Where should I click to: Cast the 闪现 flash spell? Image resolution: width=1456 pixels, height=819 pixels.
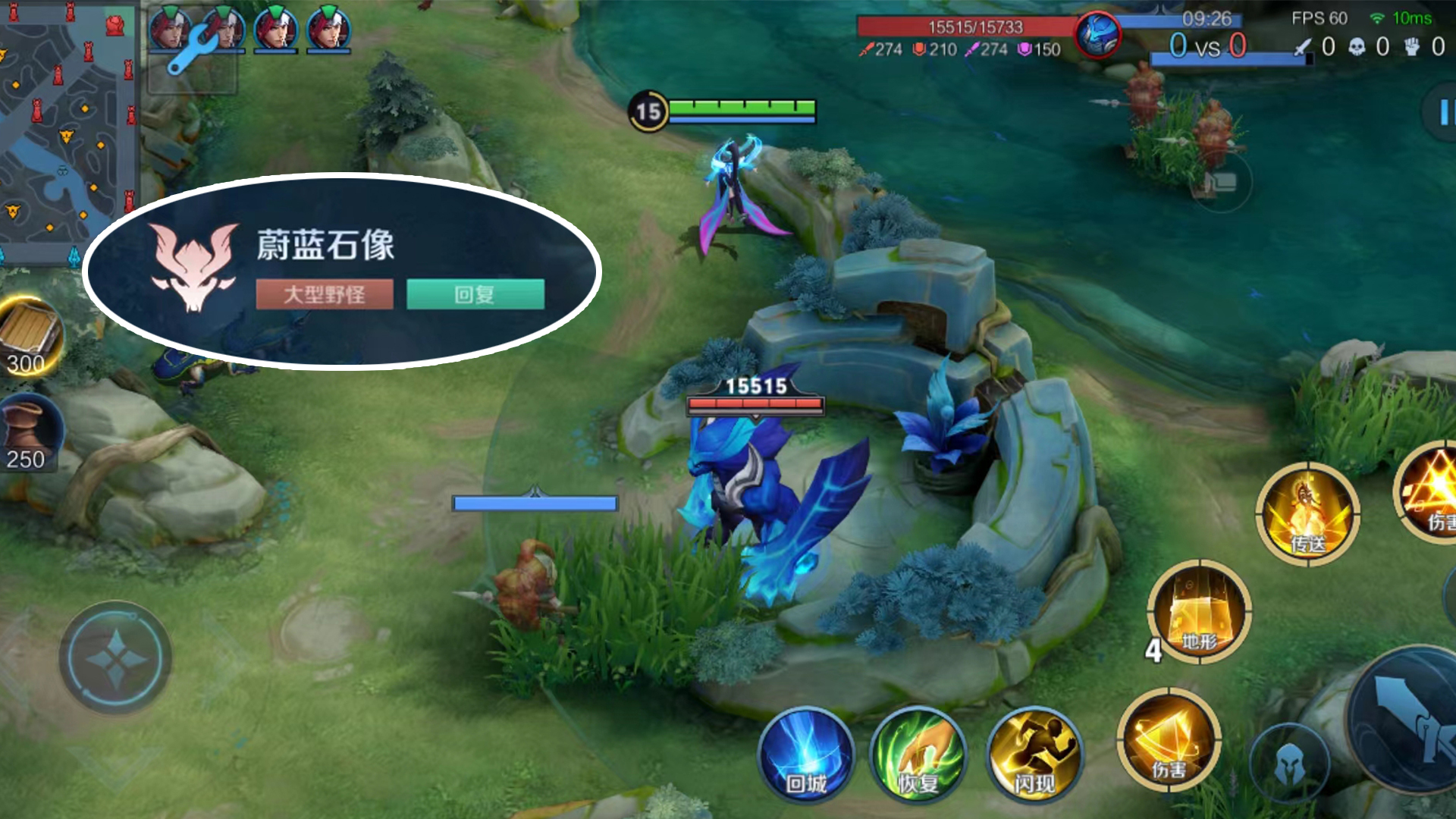point(1034,755)
